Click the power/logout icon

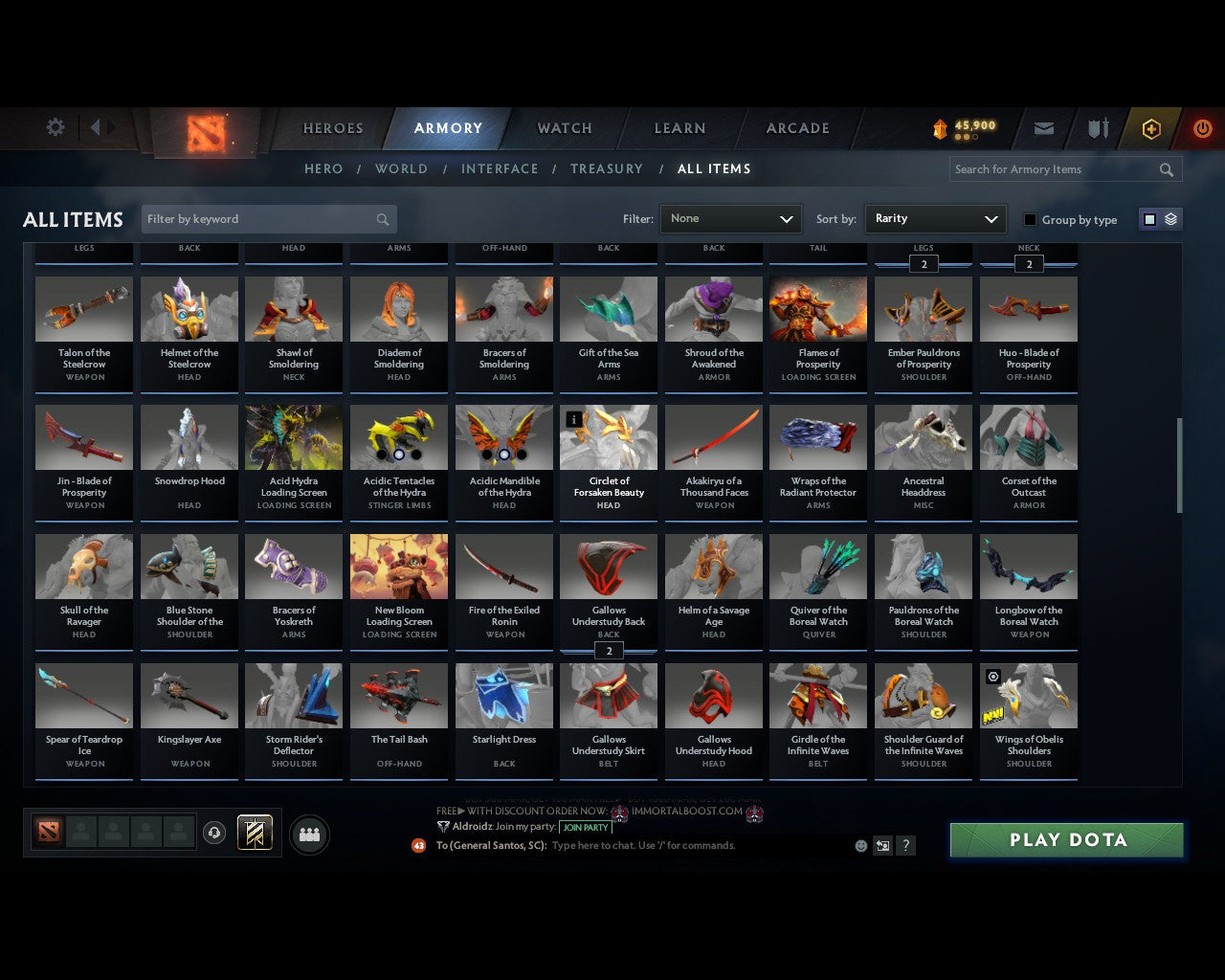1202,128
